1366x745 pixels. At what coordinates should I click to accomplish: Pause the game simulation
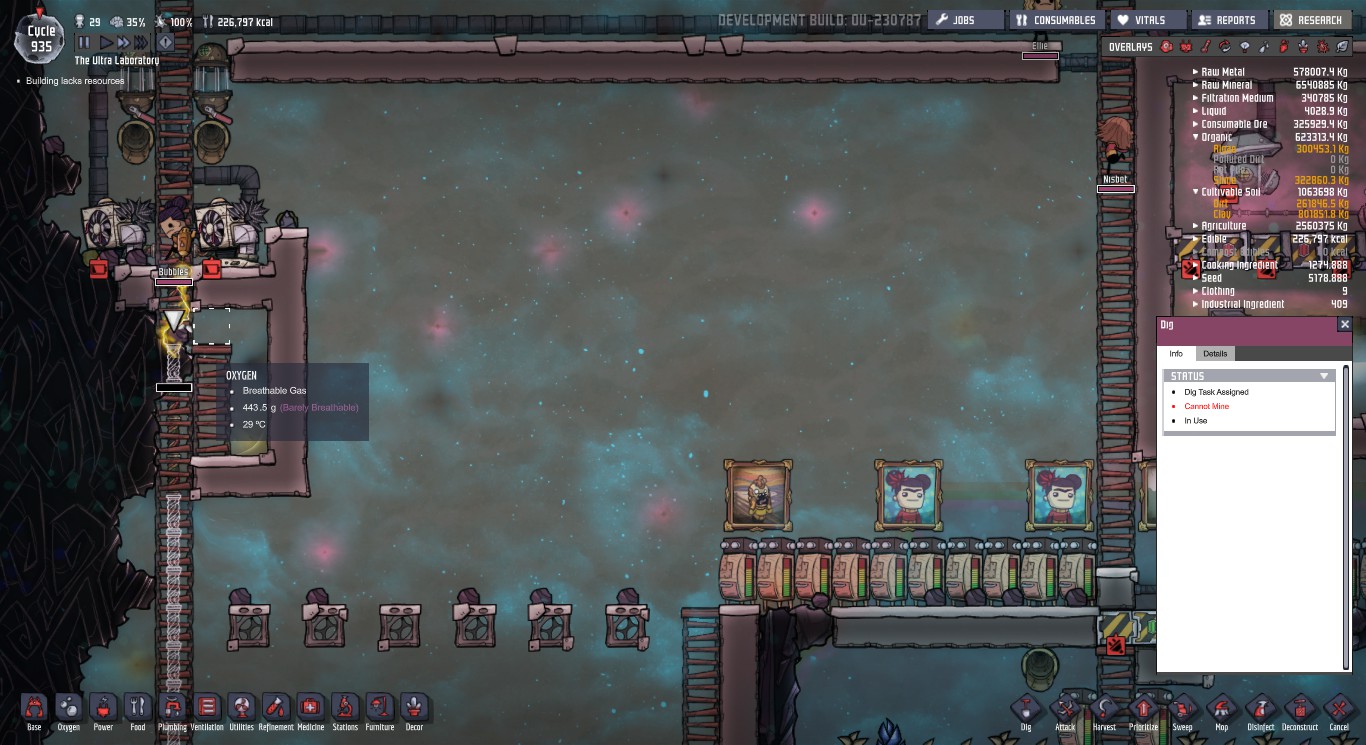(x=84, y=42)
